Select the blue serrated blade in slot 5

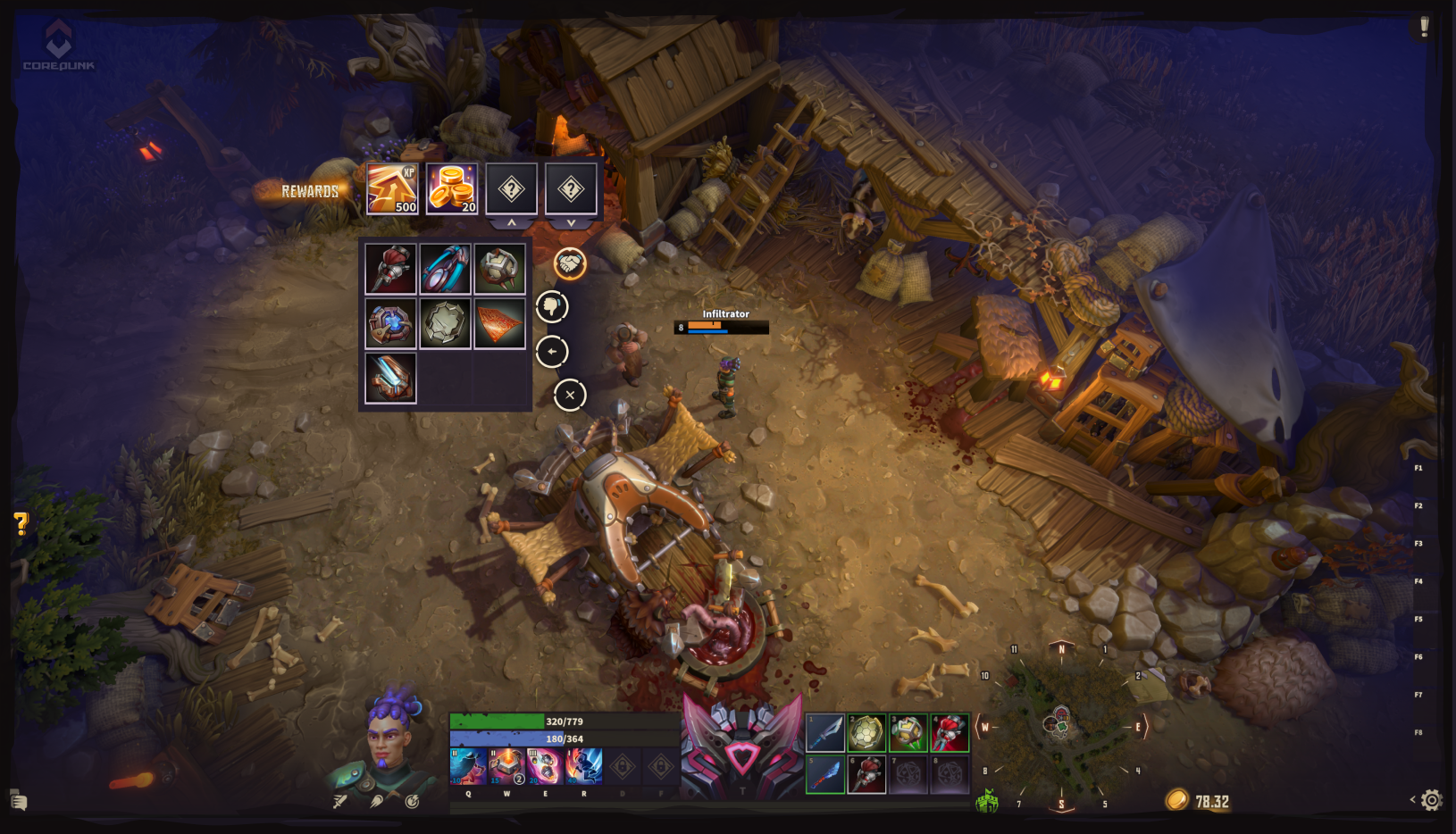[x=825, y=774]
